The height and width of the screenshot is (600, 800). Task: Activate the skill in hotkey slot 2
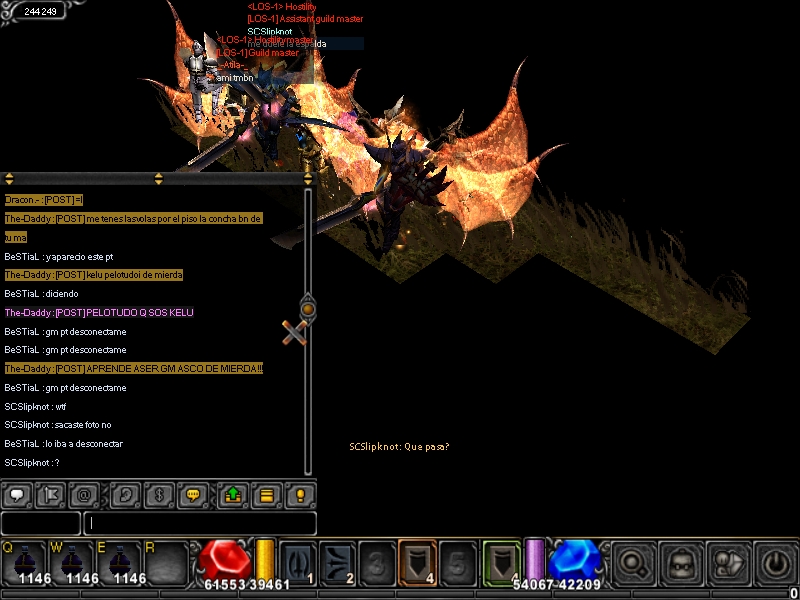337,561
